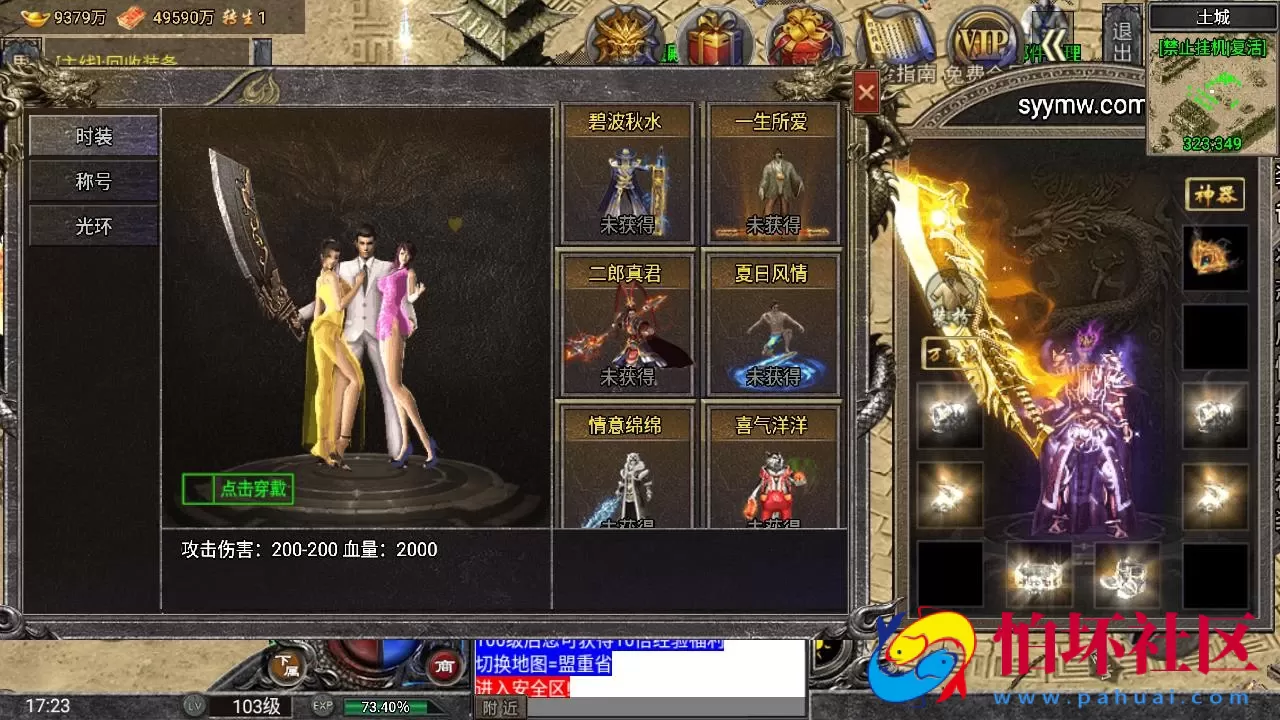
Task: Switch to the 光环 halo tab
Action: click(x=92, y=225)
